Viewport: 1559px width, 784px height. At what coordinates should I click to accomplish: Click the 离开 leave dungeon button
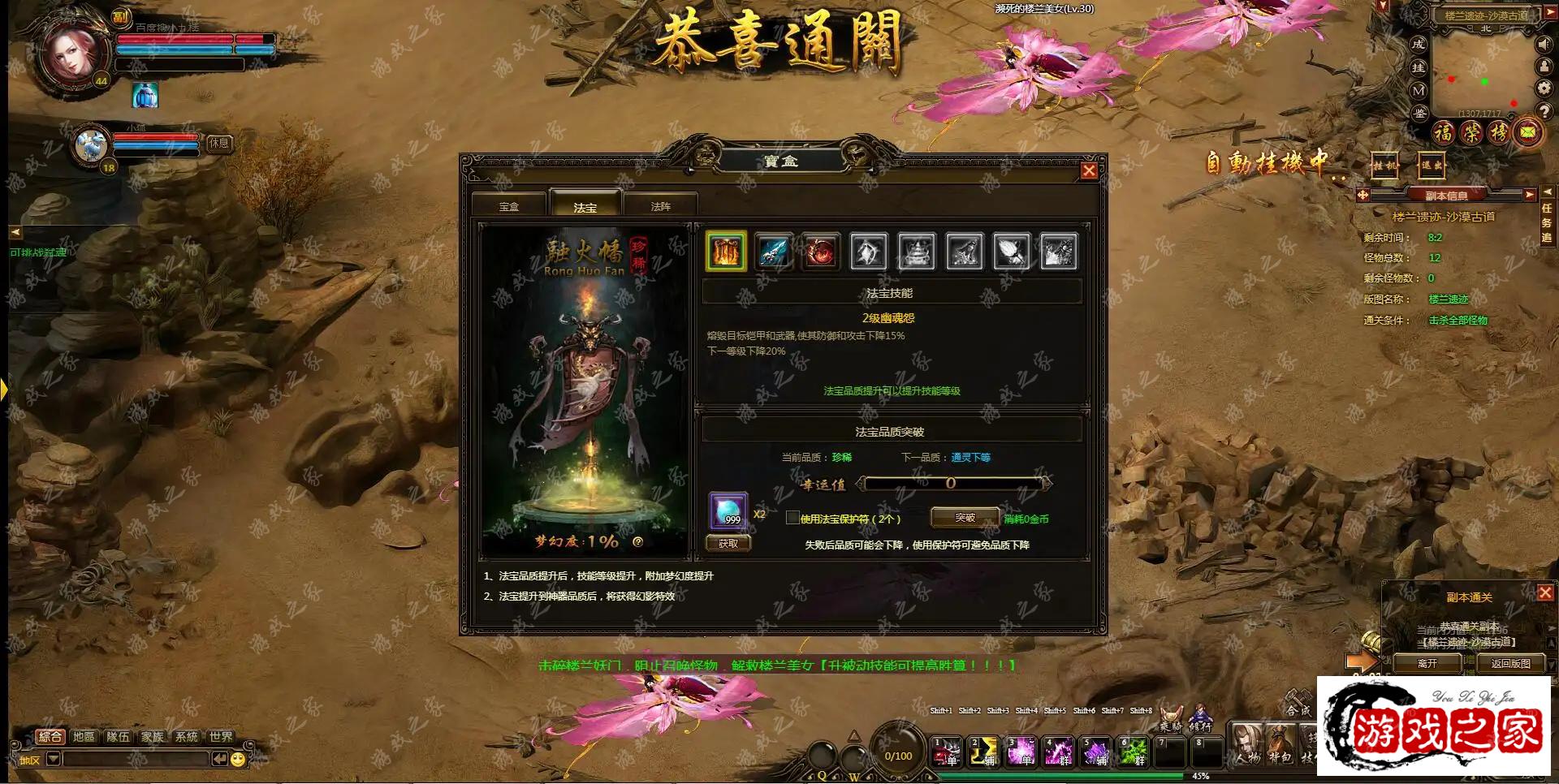point(1427,663)
